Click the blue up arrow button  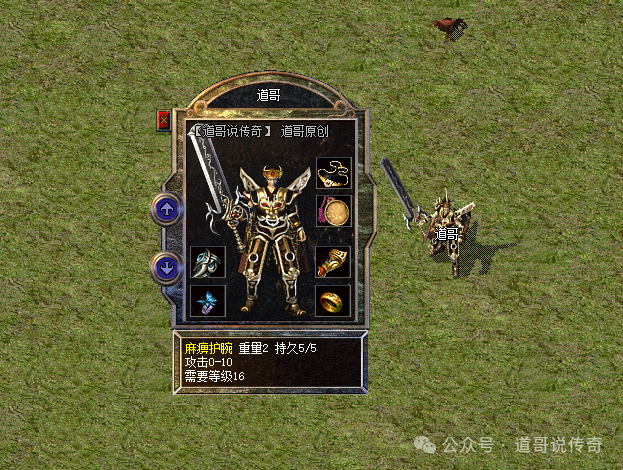coord(167,209)
